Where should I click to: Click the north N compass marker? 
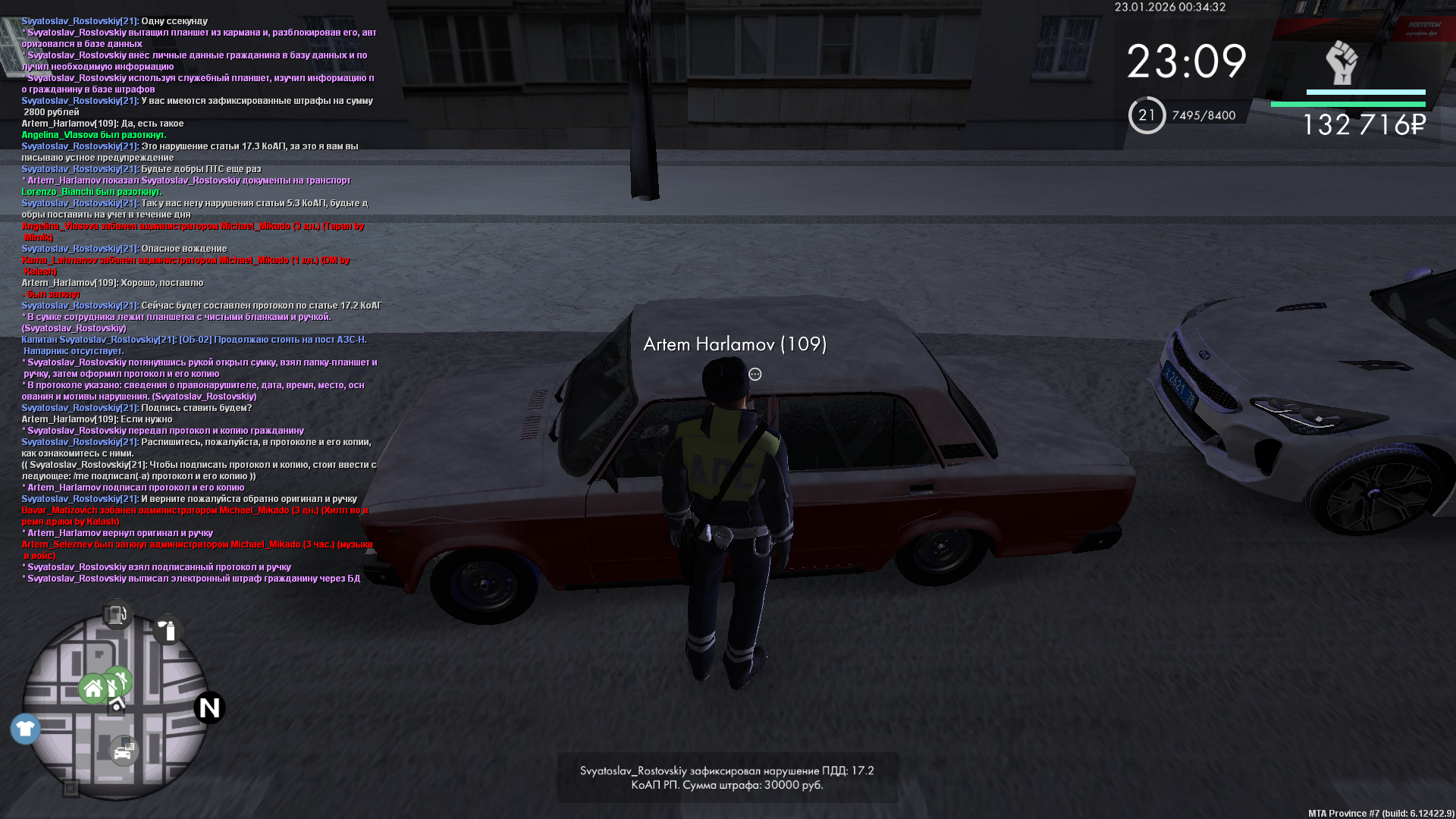[209, 708]
